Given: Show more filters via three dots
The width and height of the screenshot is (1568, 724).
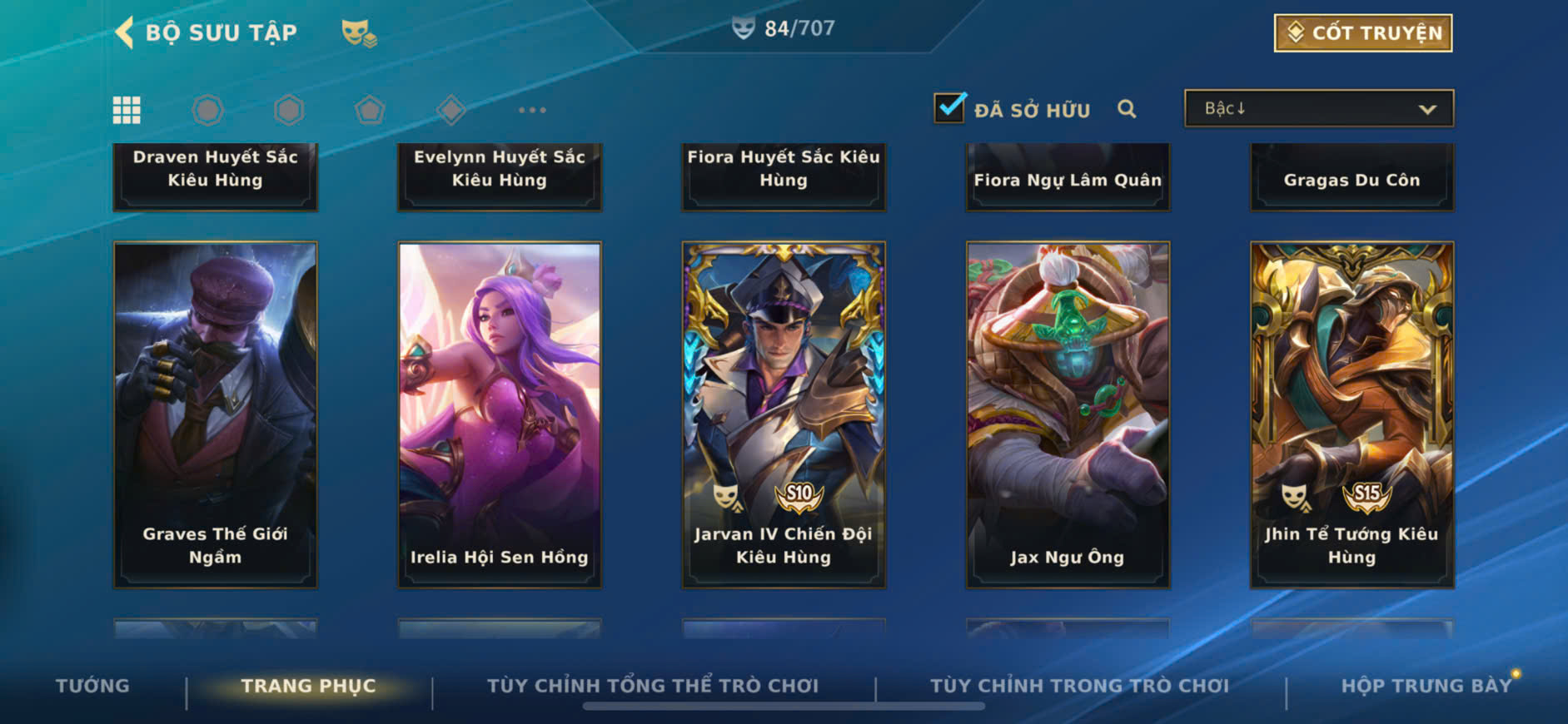Looking at the screenshot, I should (x=532, y=110).
